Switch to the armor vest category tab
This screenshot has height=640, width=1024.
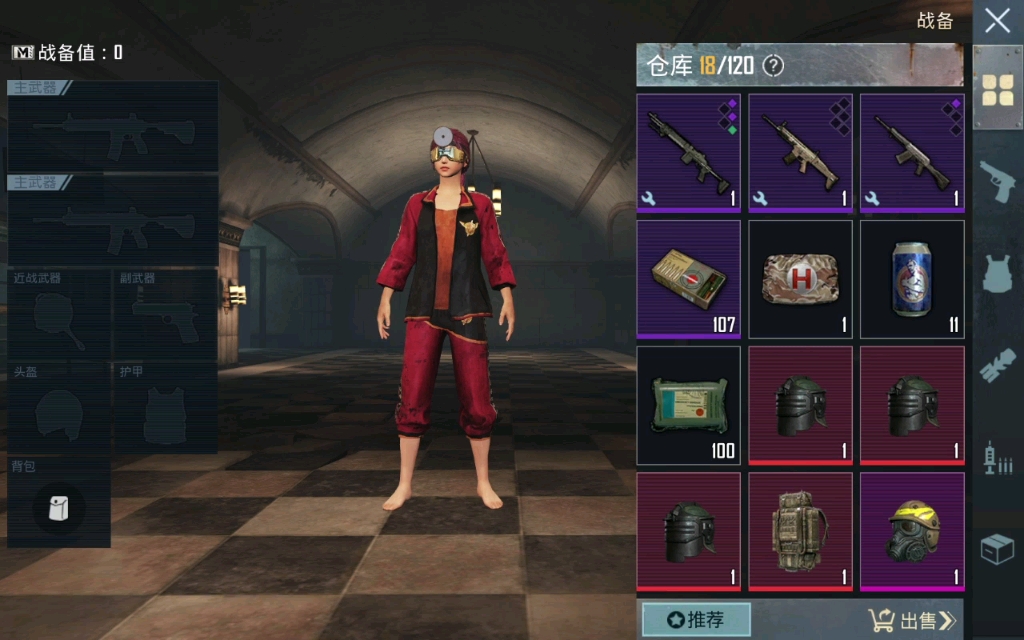pyautogui.click(x=997, y=273)
